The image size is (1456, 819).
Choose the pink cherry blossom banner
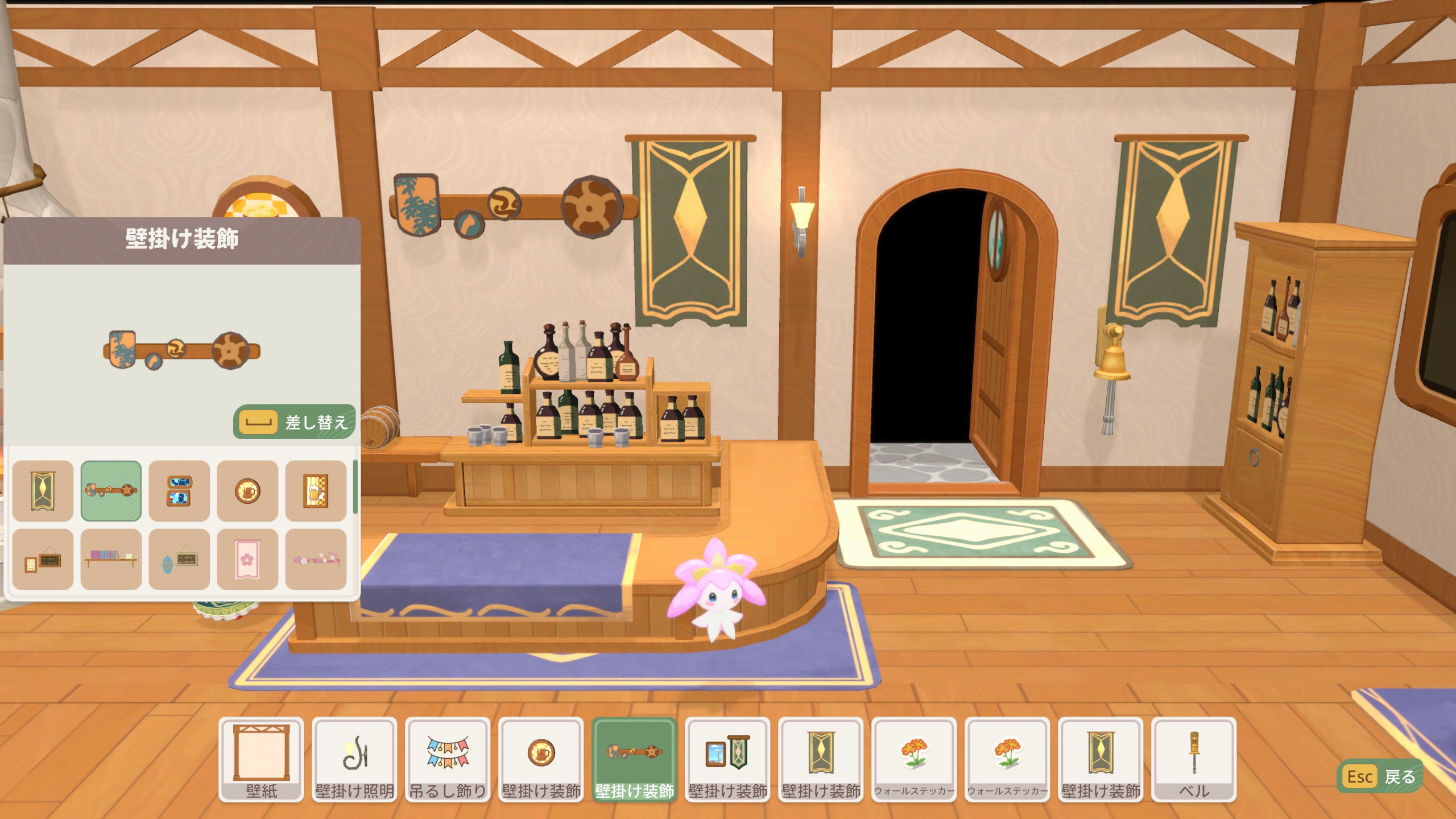coord(247,559)
